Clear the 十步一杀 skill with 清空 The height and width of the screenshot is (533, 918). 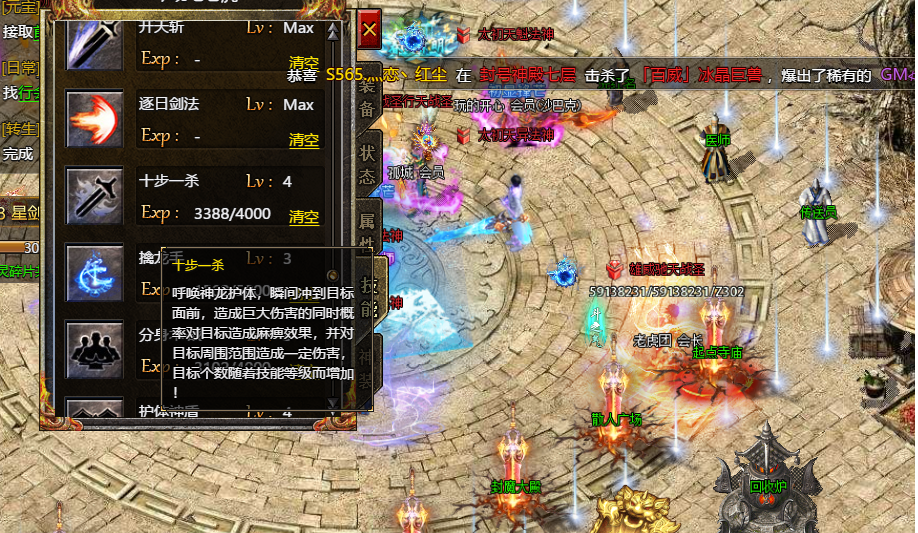tap(304, 216)
